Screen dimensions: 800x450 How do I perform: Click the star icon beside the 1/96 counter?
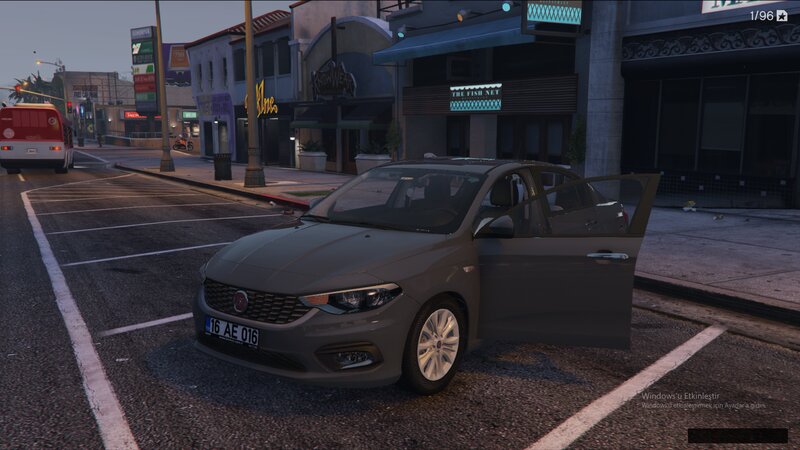click(782, 15)
